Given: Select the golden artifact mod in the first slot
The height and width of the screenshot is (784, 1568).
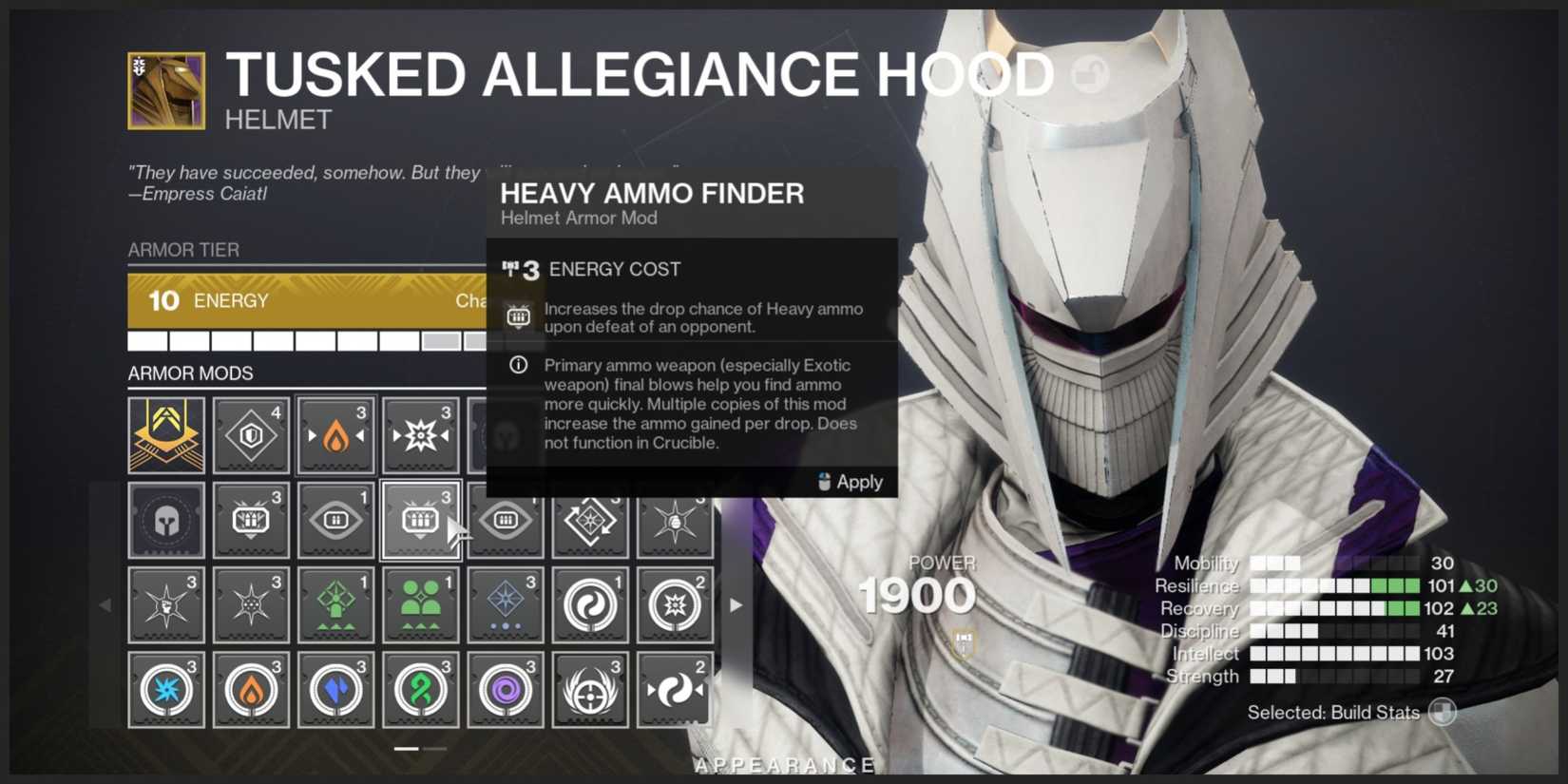Looking at the screenshot, I should pos(166,435).
